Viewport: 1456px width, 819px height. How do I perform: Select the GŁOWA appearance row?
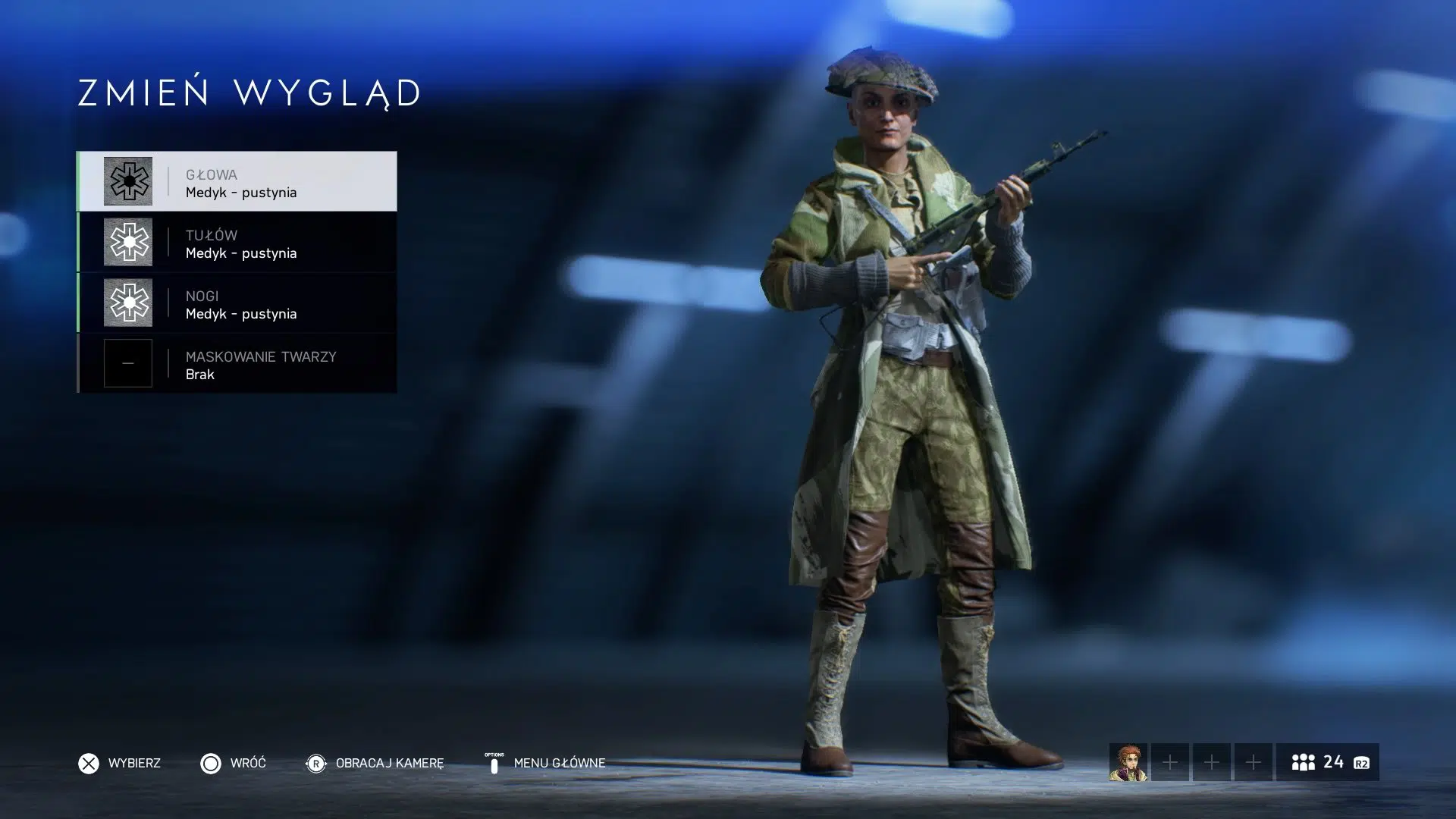pyautogui.click(x=237, y=181)
